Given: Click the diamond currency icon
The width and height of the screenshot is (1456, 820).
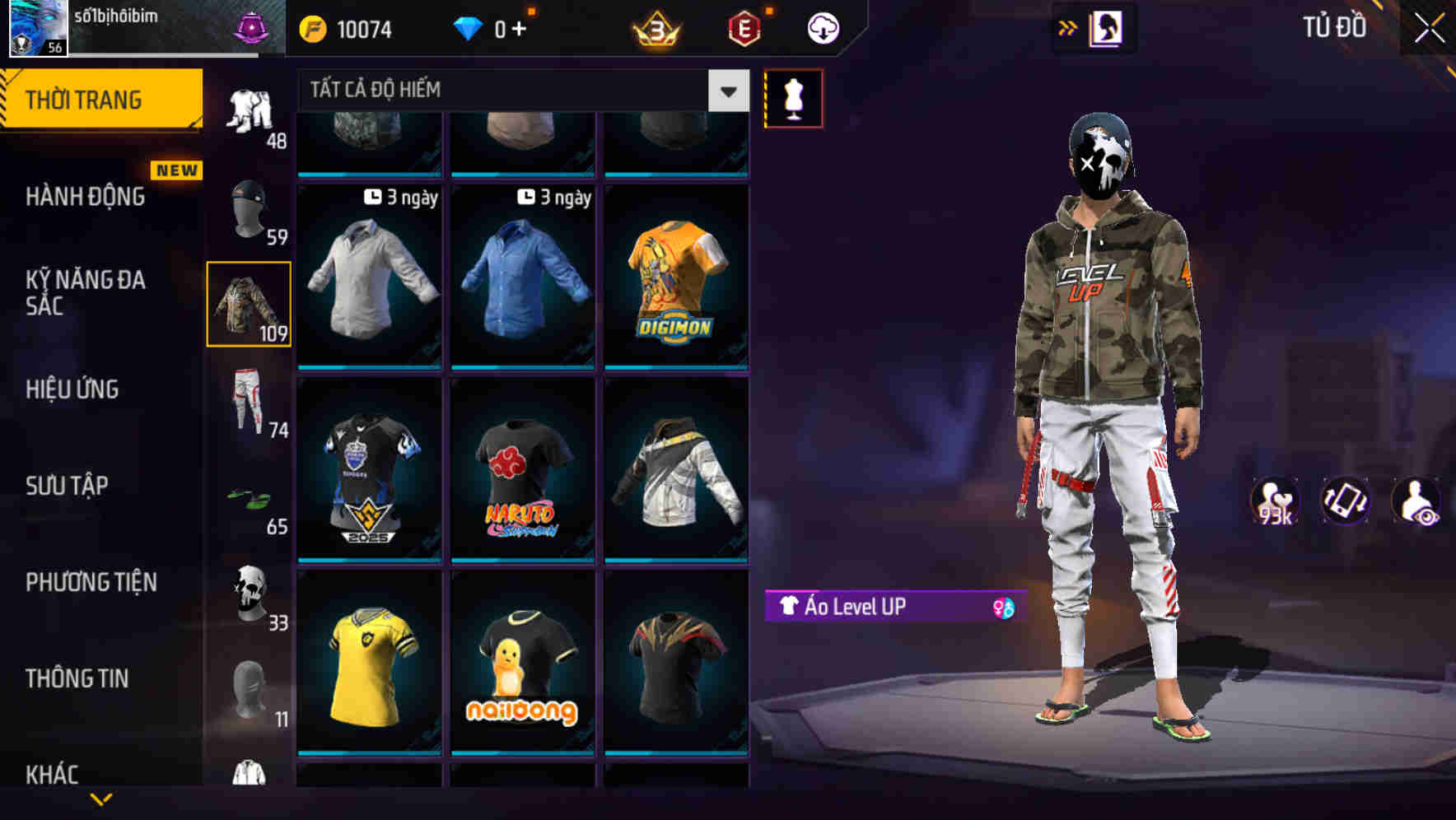Looking at the screenshot, I should 467,28.
